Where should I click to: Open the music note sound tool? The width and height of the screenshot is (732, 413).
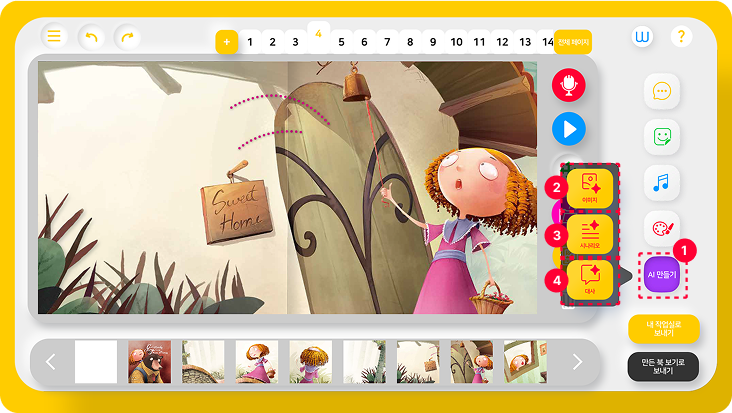click(661, 183)
